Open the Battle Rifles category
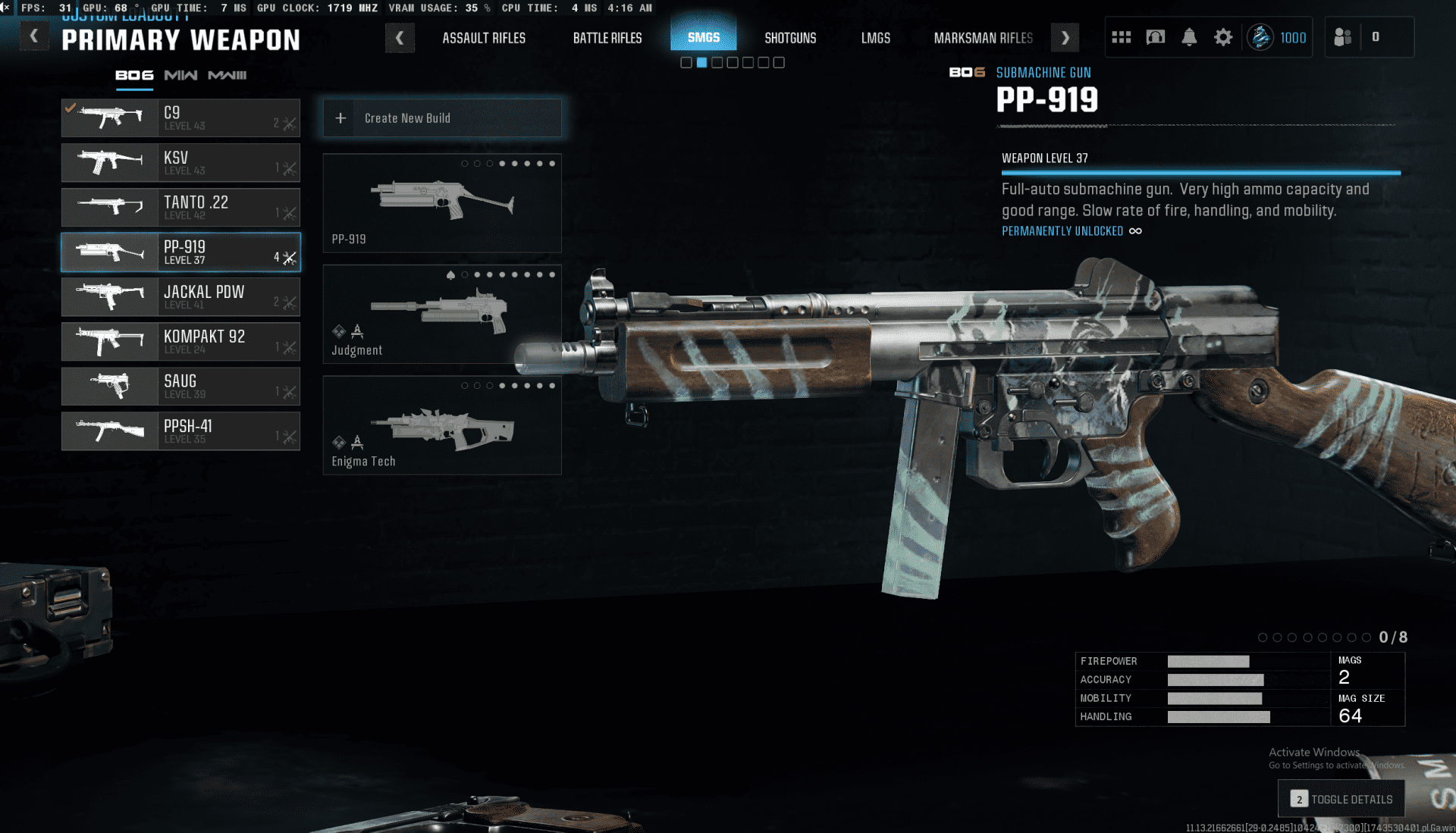The height and width of the screenshot is (833, 1456). pos(607,38)
